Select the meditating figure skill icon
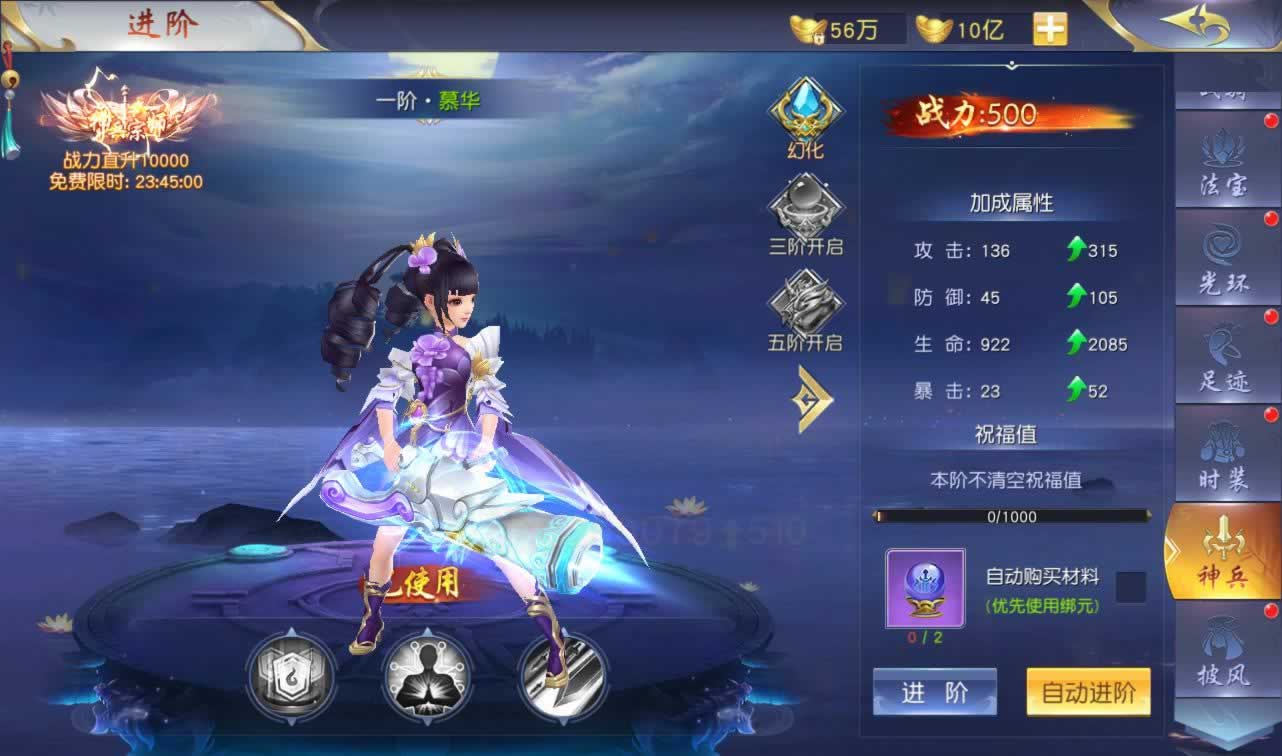The height and width of the screenshot is (756, 1282). [427, 676]
